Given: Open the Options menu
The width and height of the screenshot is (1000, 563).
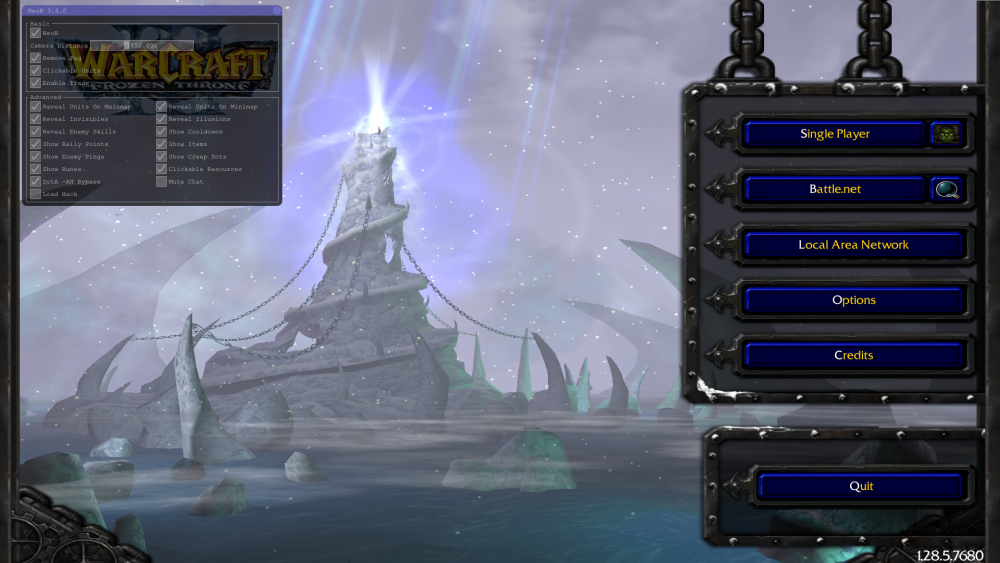Looking at the screenshot, I should pos(853,300).
